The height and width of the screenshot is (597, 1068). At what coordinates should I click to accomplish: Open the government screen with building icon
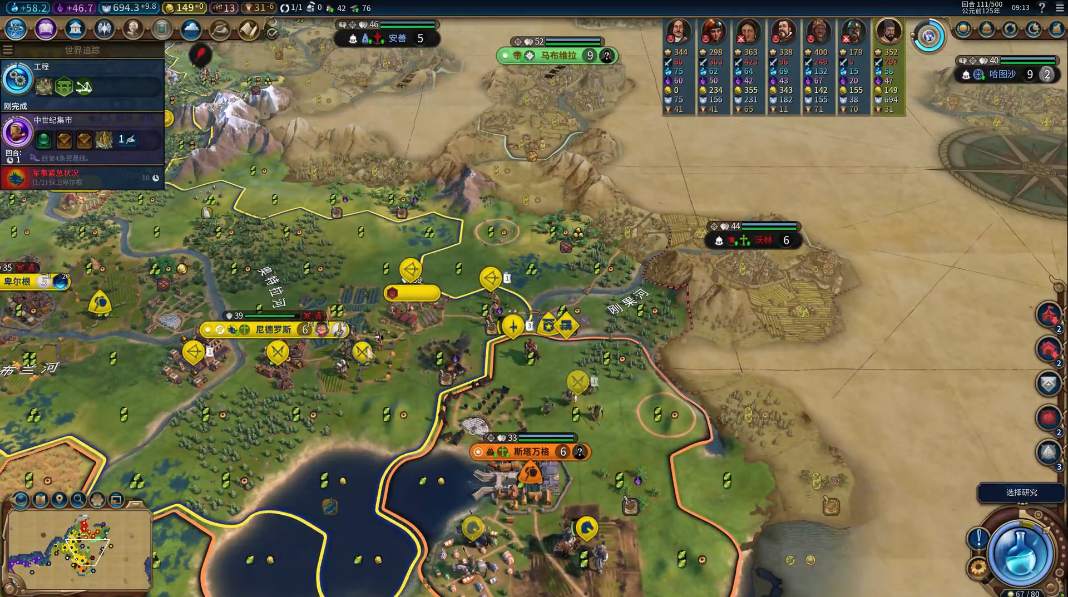74,29
